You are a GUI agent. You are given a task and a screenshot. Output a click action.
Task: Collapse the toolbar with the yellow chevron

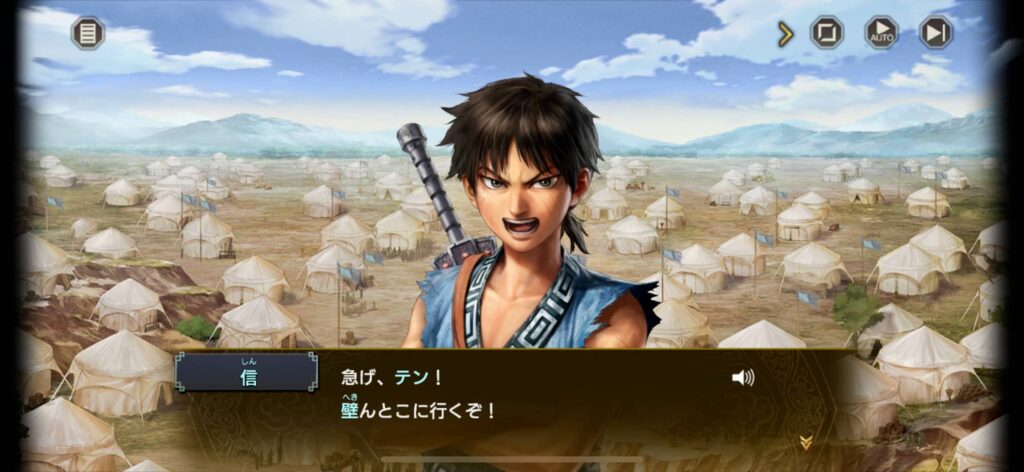click(786, 34)
